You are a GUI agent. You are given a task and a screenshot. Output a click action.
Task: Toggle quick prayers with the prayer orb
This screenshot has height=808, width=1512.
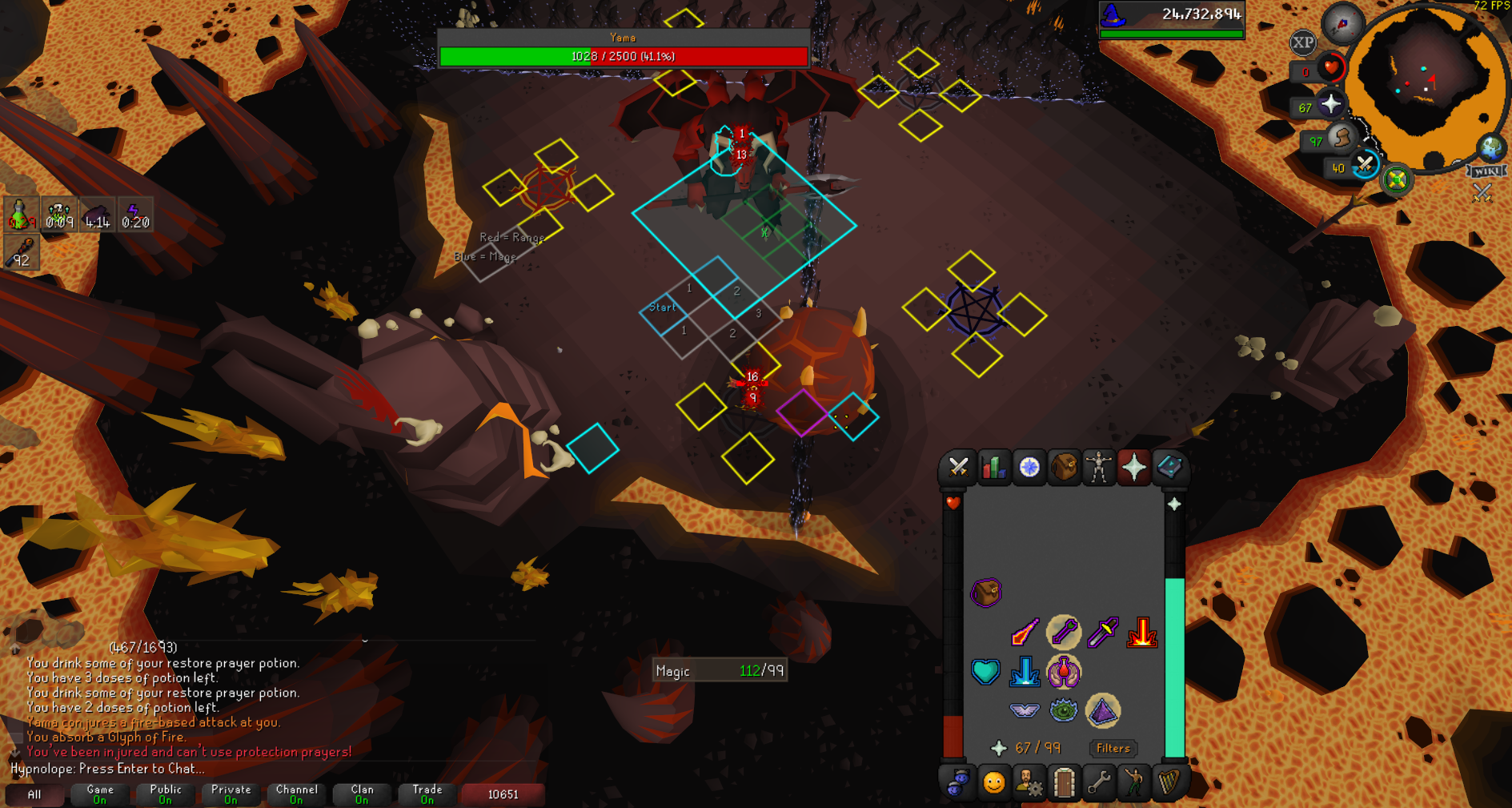click(1330, 105)
